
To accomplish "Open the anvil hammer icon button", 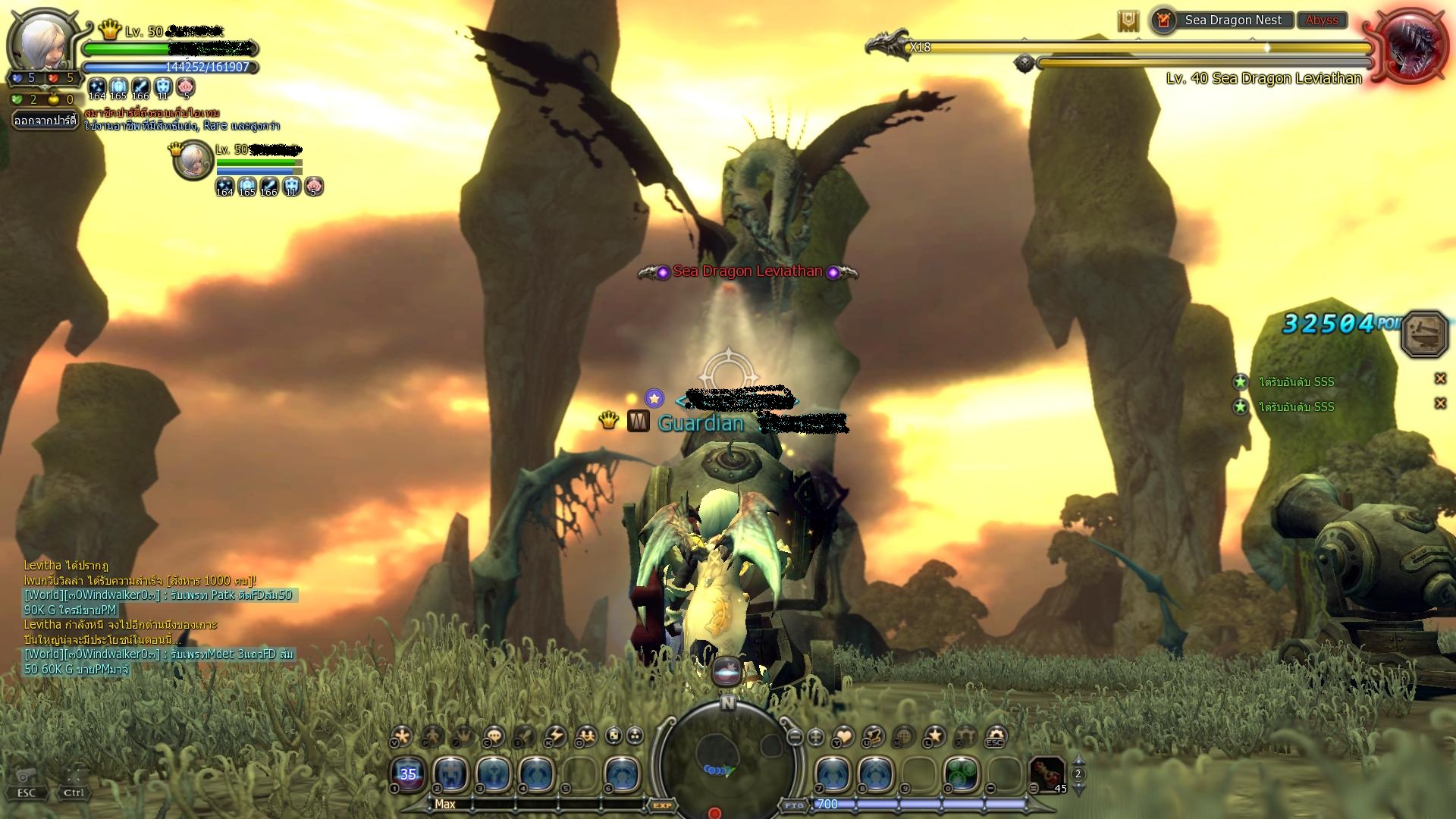I will click(1424, 334).
